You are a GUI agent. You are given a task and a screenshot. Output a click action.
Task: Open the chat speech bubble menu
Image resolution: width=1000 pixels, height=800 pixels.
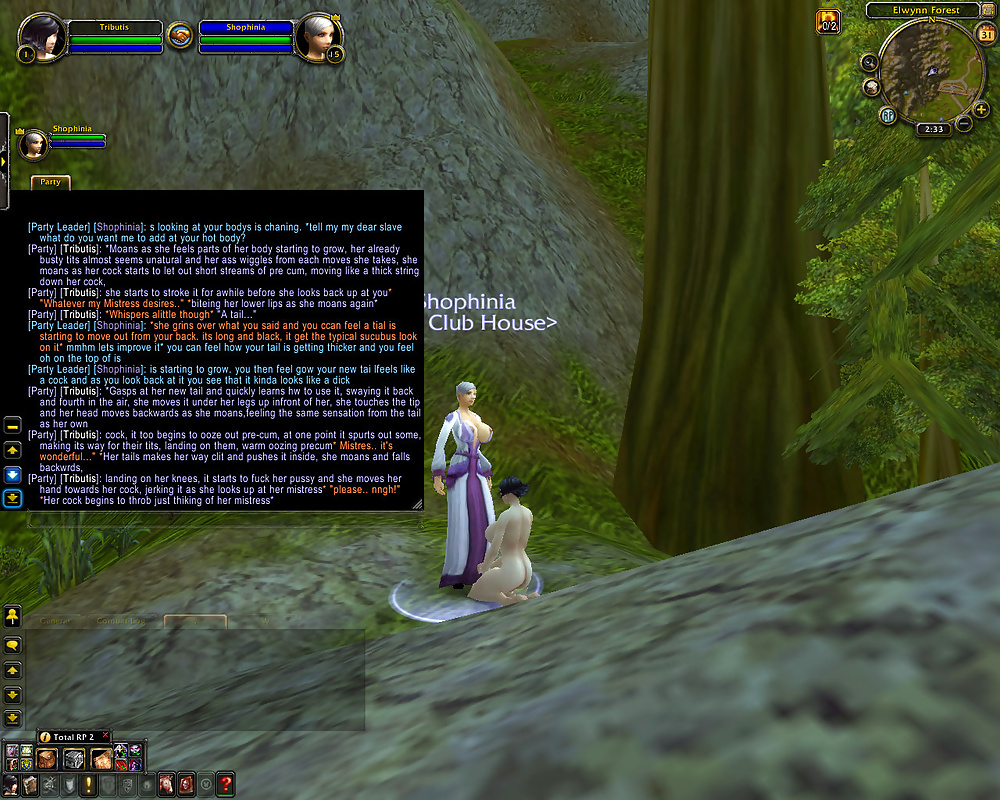[x=13, y=645]
